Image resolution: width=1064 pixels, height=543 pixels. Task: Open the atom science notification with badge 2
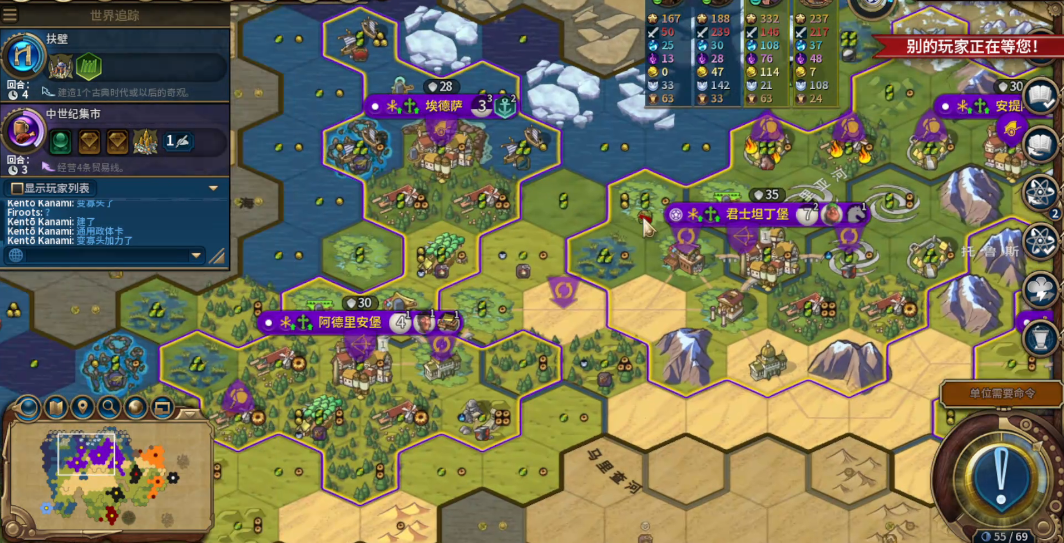1040,191
